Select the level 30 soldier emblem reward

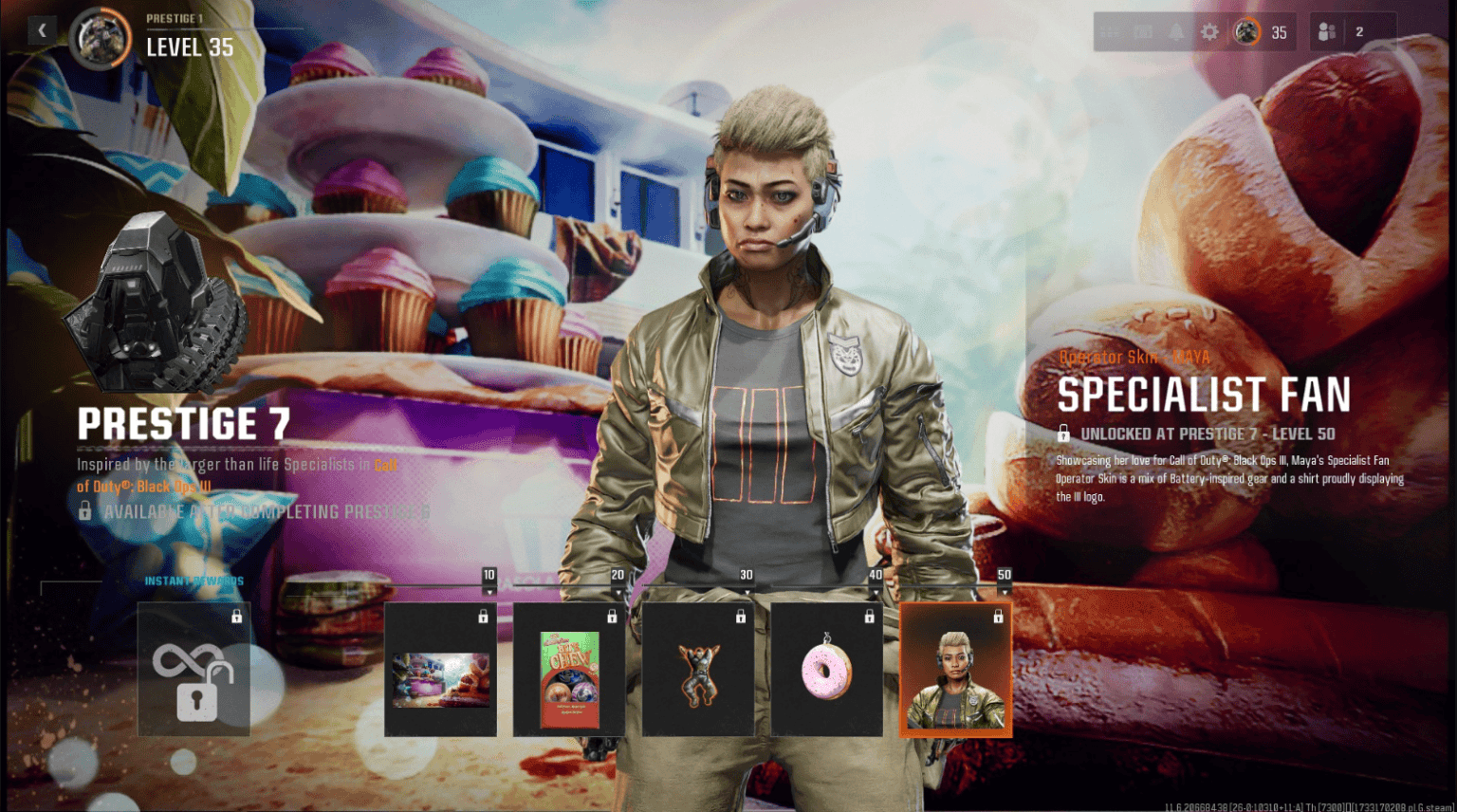coord(698,669)
